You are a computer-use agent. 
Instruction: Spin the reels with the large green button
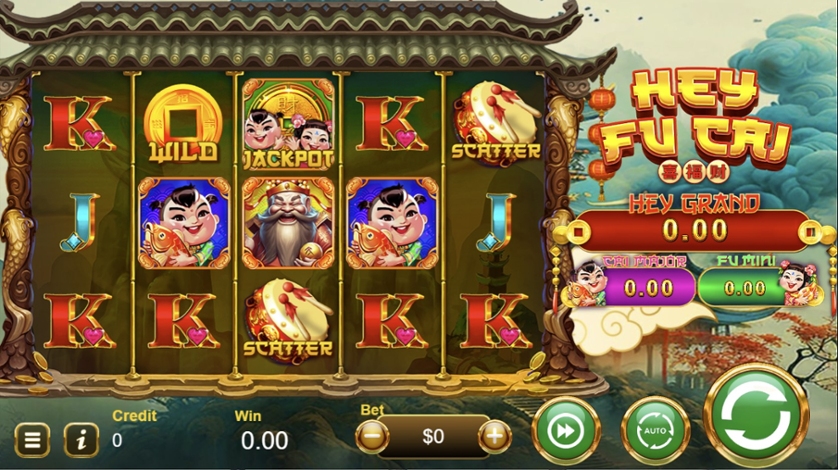tap(757, 415)
